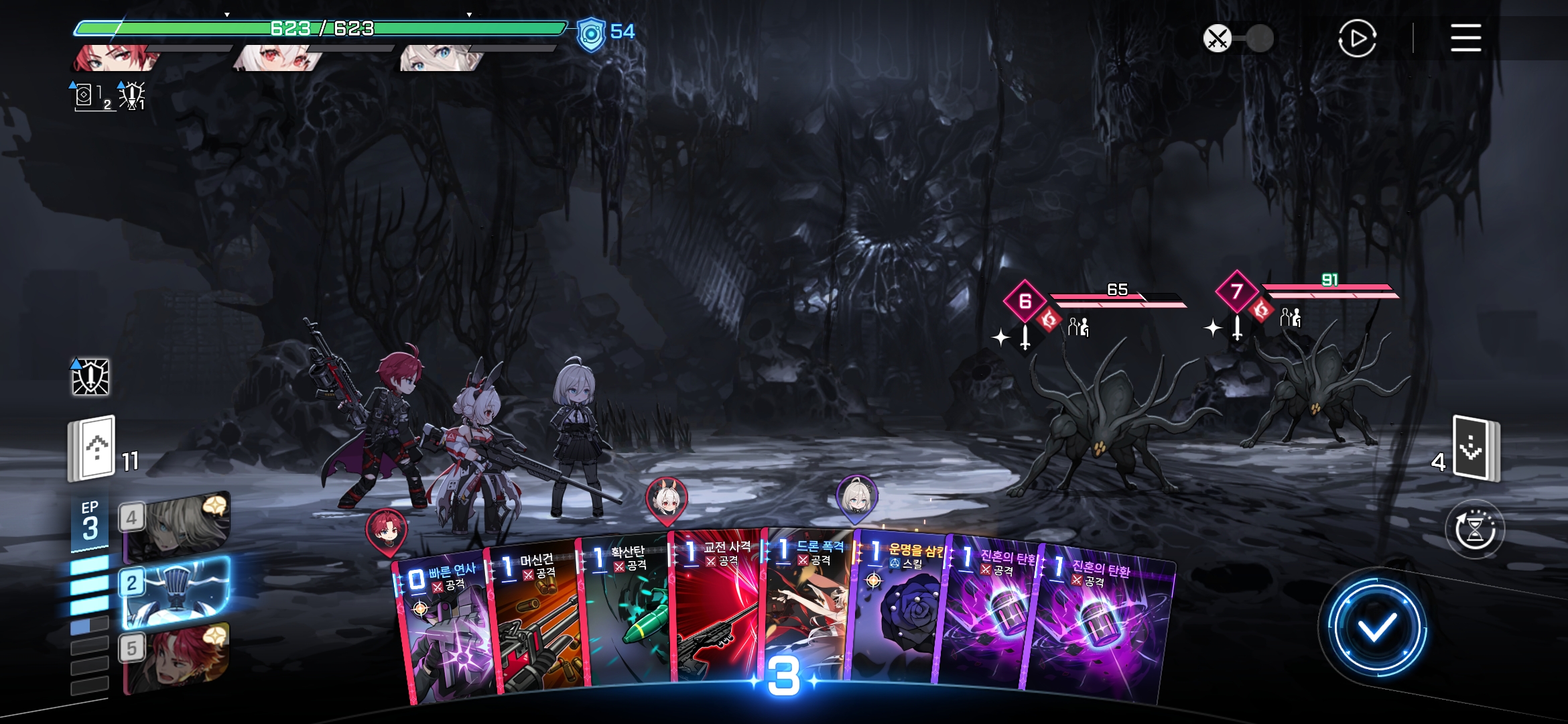Target the enemy with 91 health
Screen dimensions: 1568x724
click(1313, 396)
